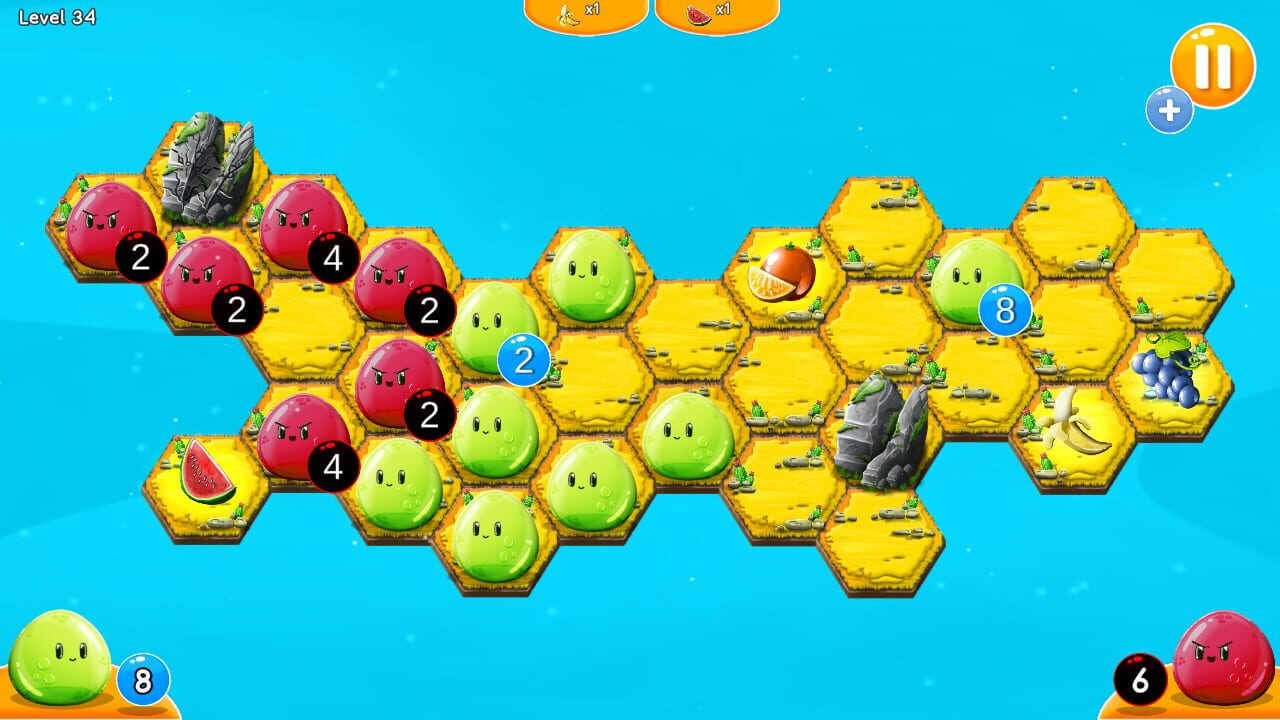The width and height of the screenshot is (1280, 720).
Task: Select the green blob with number 2
Action: pos(487,330)
